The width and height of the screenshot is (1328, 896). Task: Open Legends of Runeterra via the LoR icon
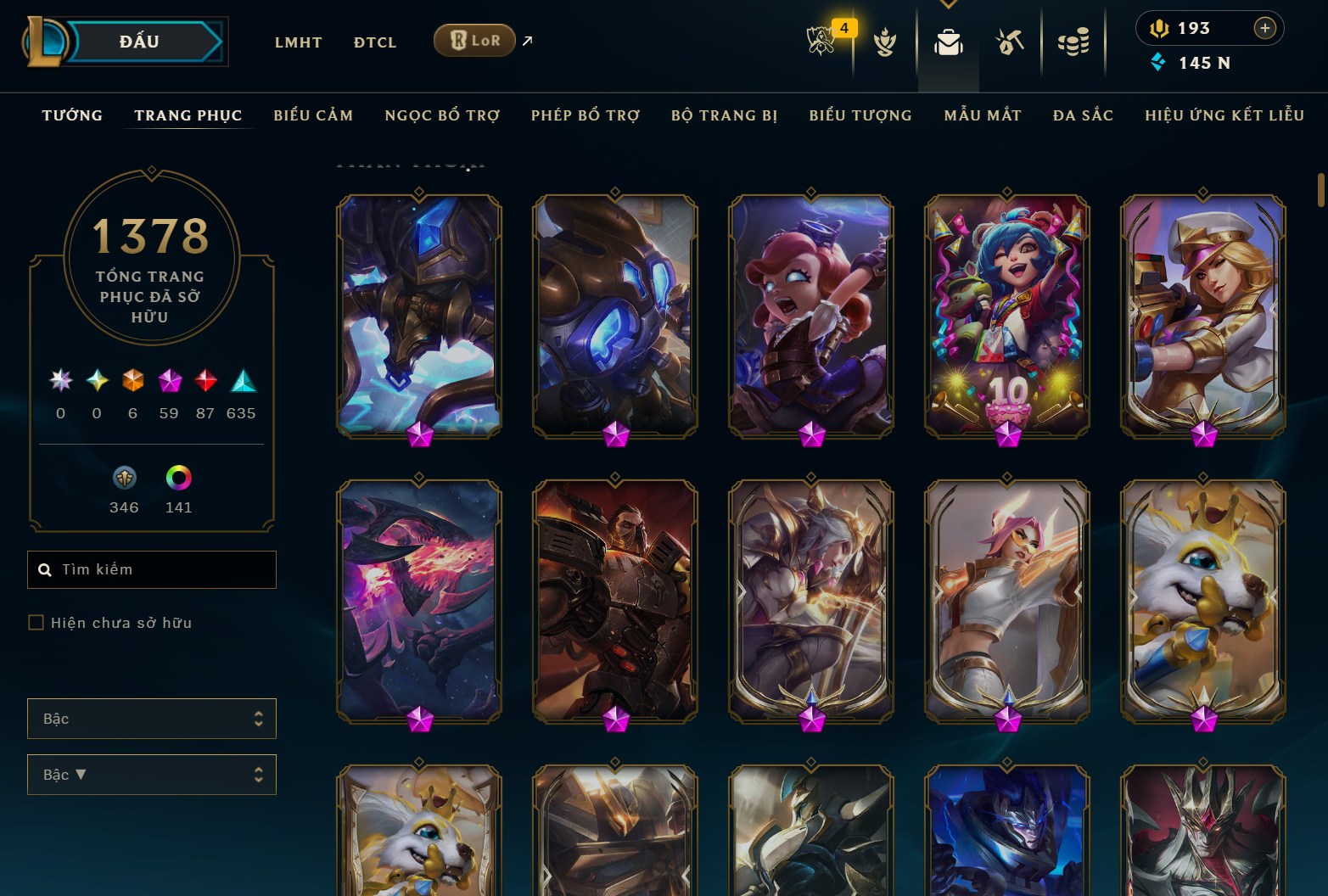click(473, 39)
